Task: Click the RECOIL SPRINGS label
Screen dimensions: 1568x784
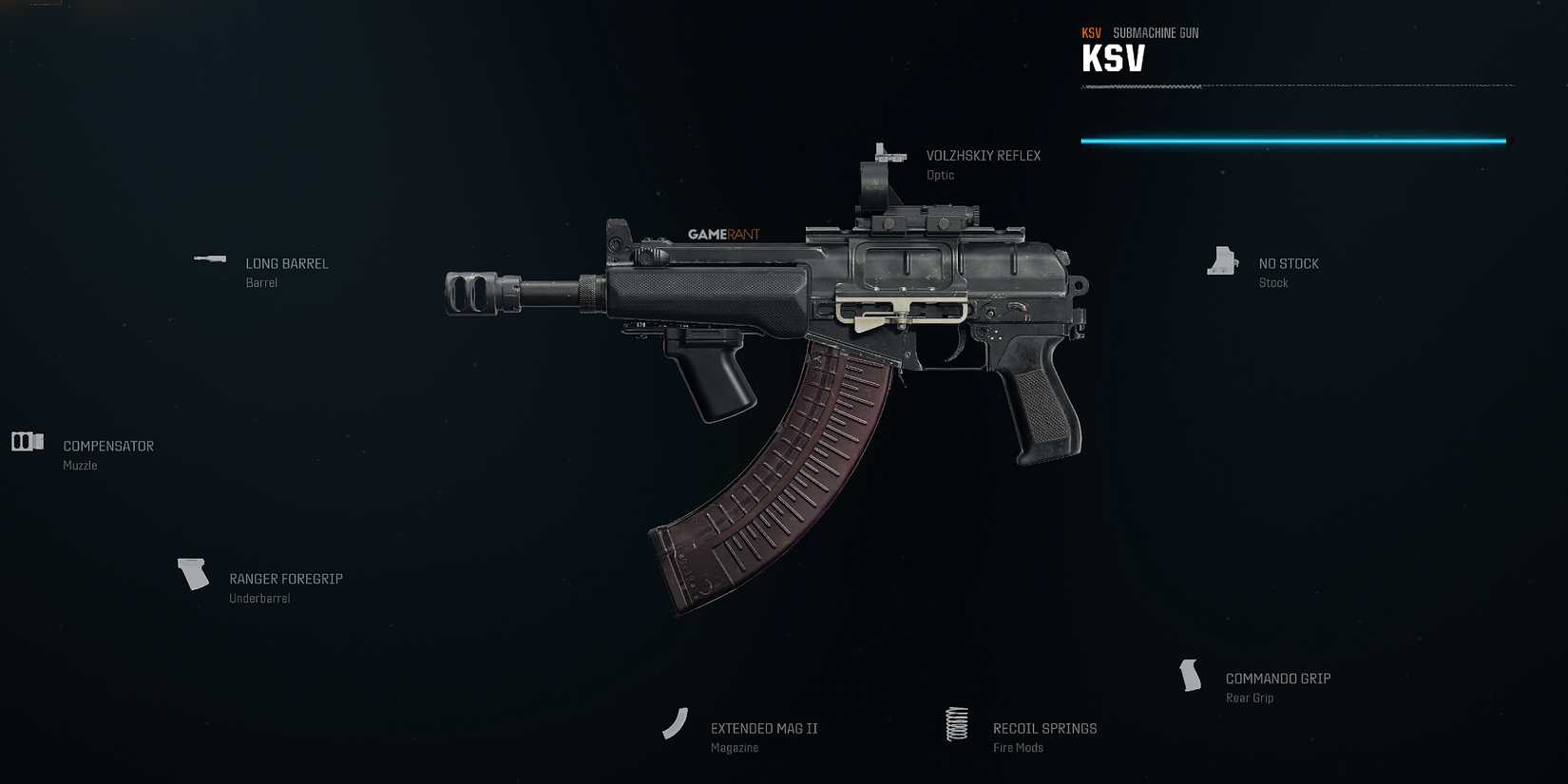Action: pos(1044,728)
